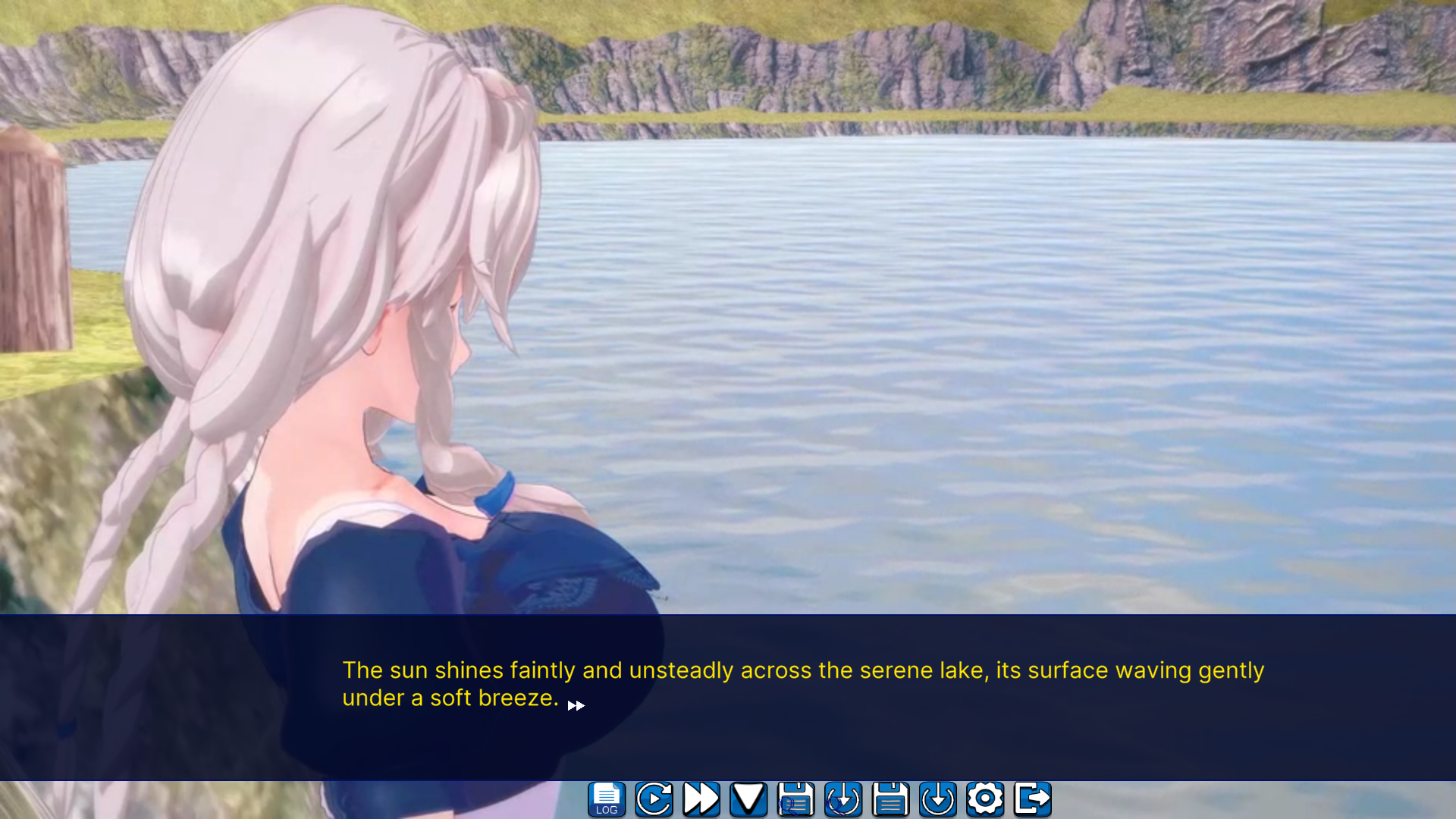Toggle textbox visibility with down arrow
Screen dimensions: 1456x819
(x=748, y=798)
